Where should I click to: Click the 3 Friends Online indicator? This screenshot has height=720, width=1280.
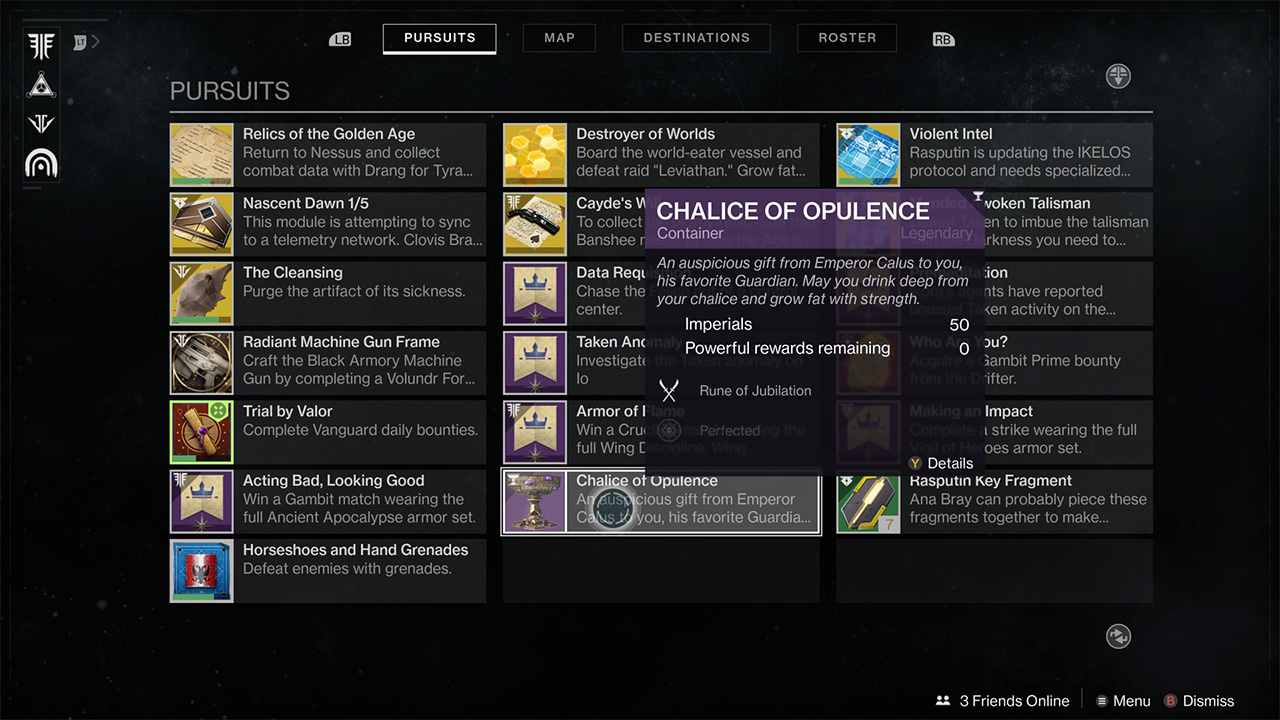click(1001, 700)
